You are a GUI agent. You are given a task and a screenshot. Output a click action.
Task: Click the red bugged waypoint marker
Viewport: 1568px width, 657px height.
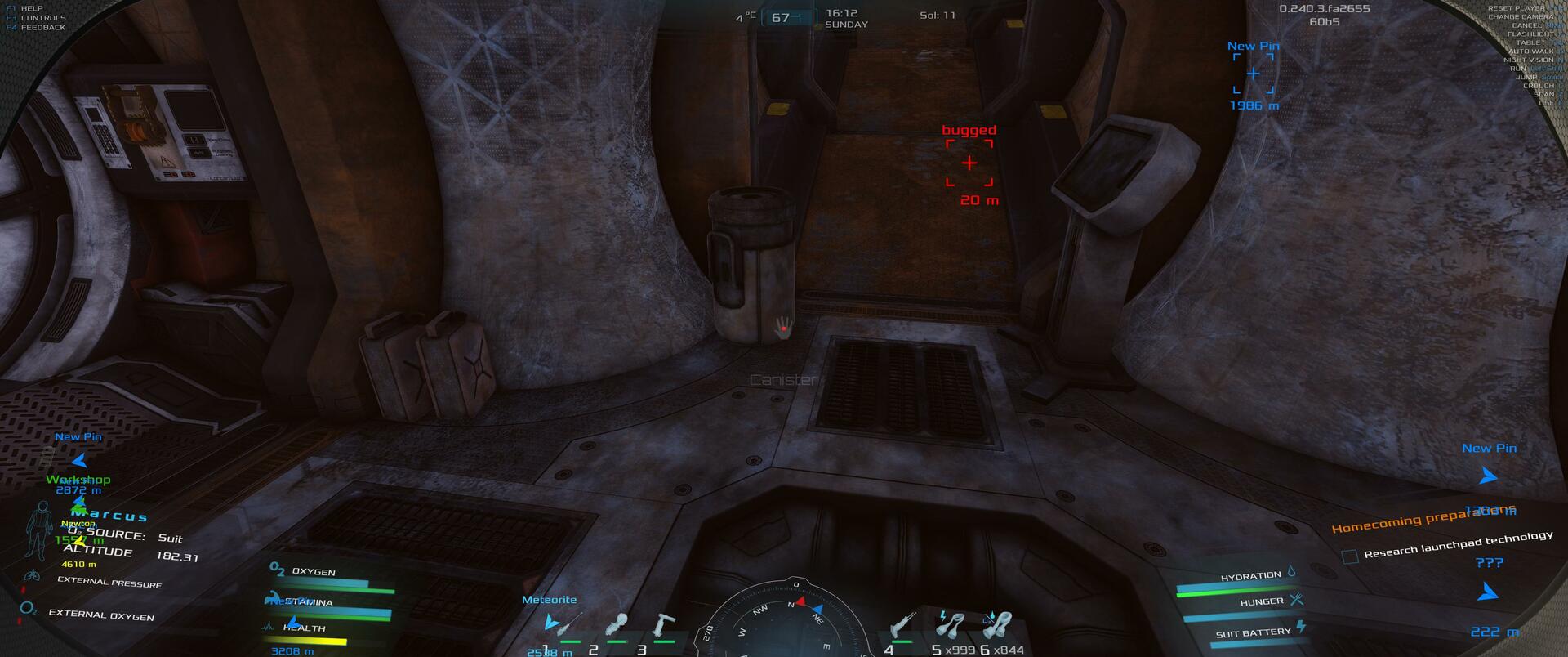[x=969, y=163]
